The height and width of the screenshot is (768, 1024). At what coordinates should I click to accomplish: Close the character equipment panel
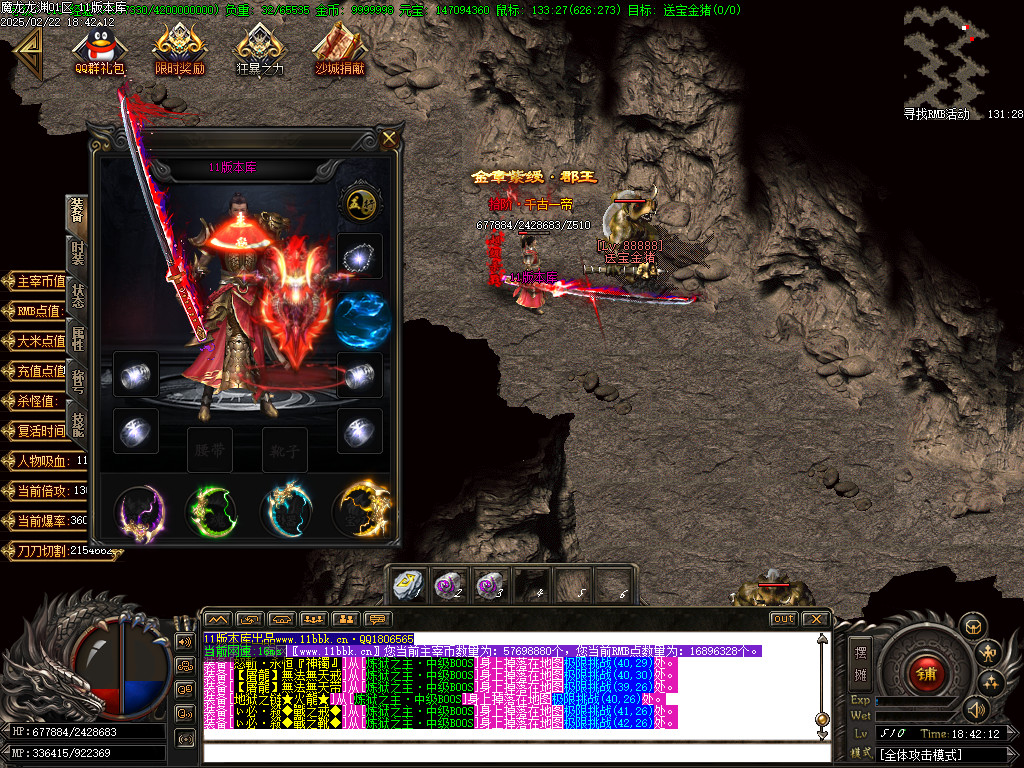pos(389,138)
